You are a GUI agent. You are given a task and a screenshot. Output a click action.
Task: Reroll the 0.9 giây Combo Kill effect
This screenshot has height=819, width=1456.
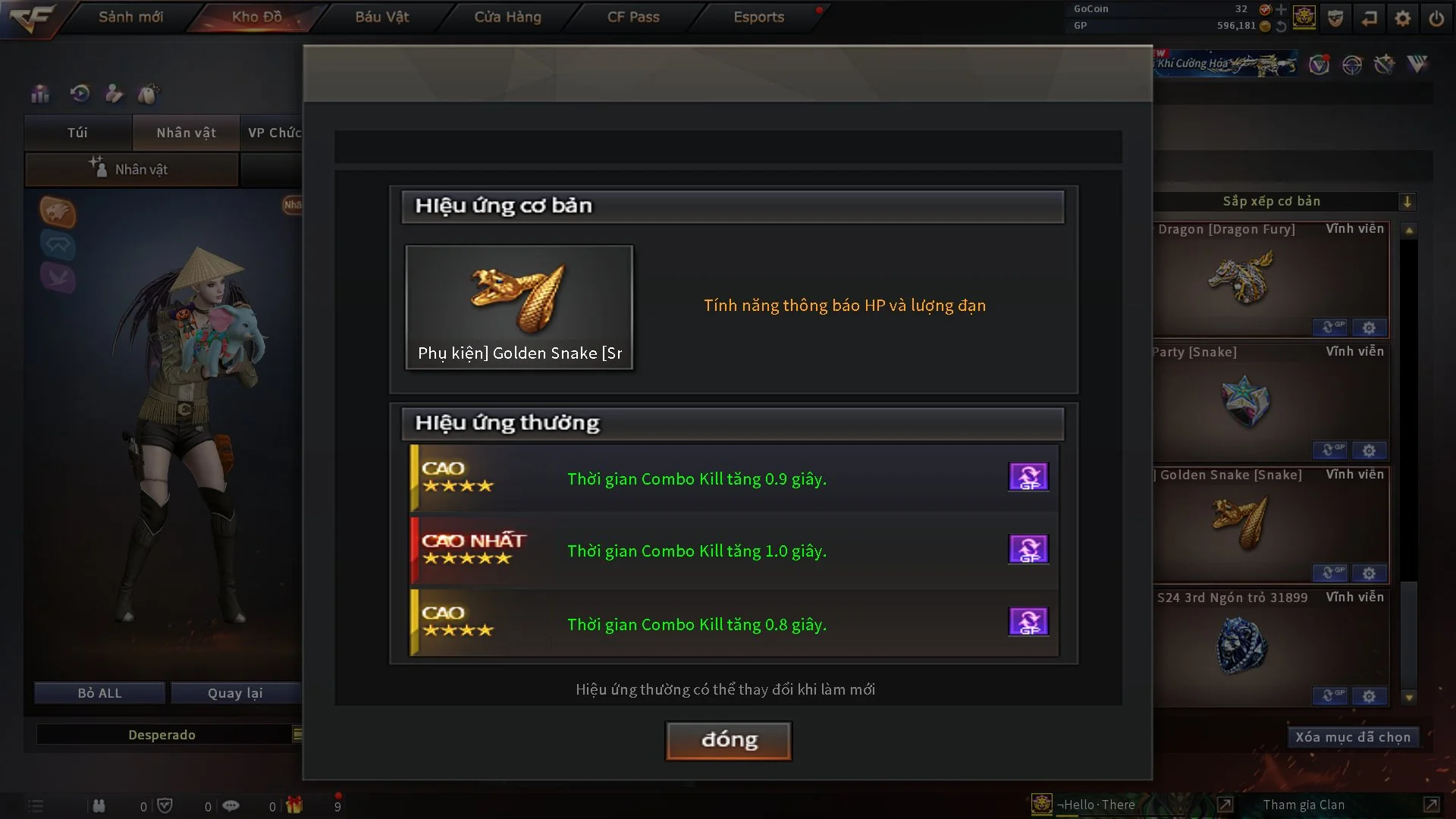click(1028, 477)
